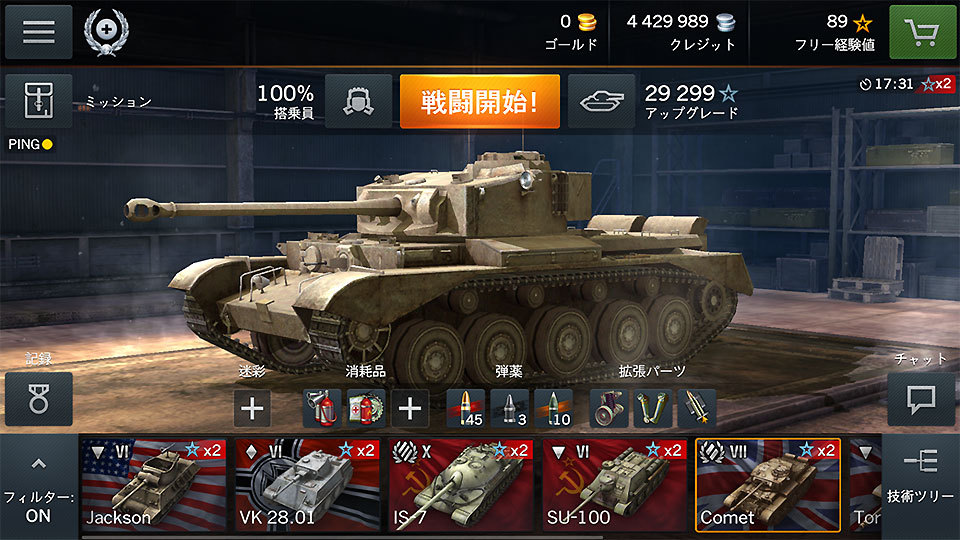Image resolution: width=960 pixels, height=540 pixels.
Task: Open the ミッション missions panel
Action: click(39, 101)
